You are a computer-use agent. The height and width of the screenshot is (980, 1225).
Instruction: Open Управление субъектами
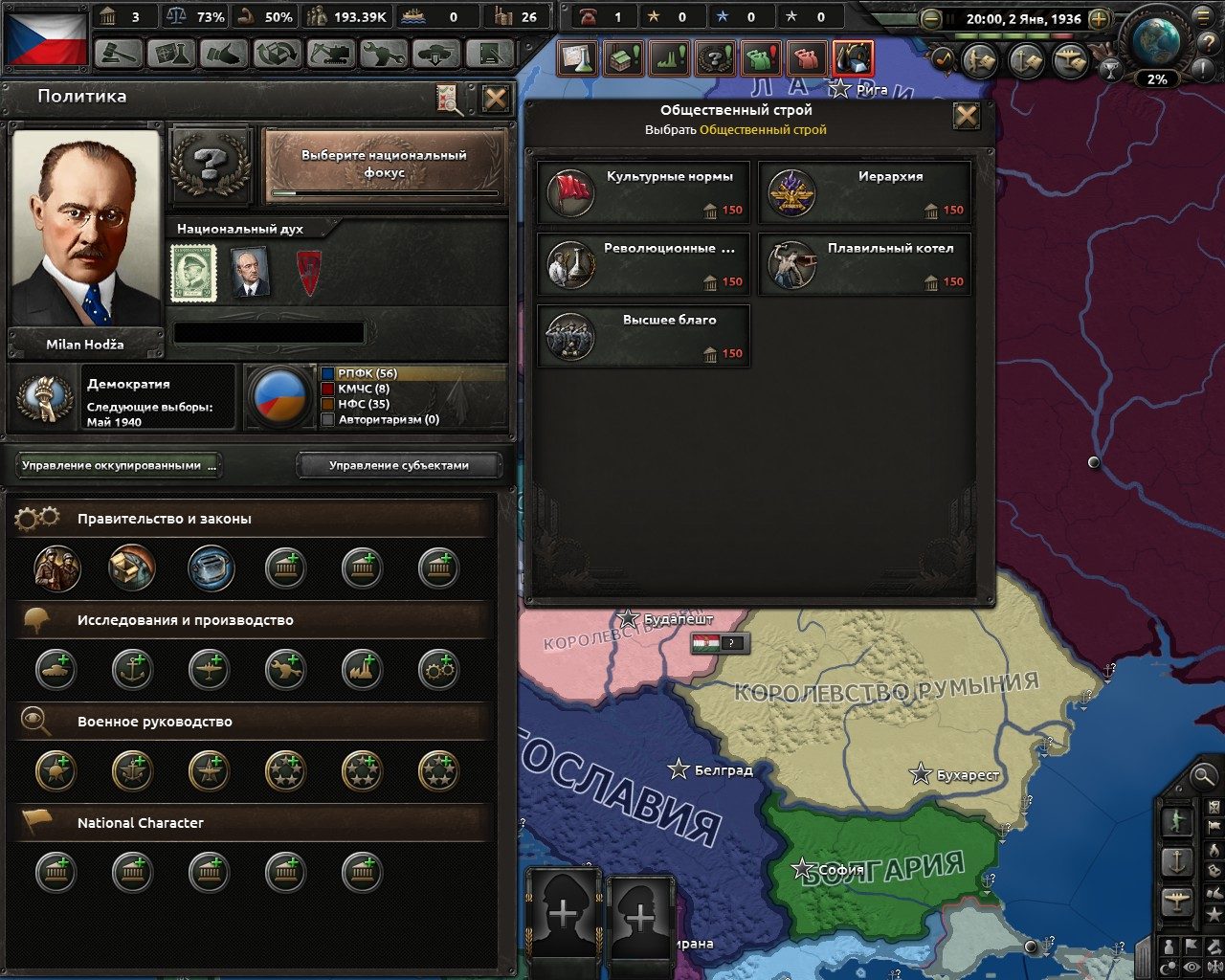pyautogui.click(x=400, y=466)
